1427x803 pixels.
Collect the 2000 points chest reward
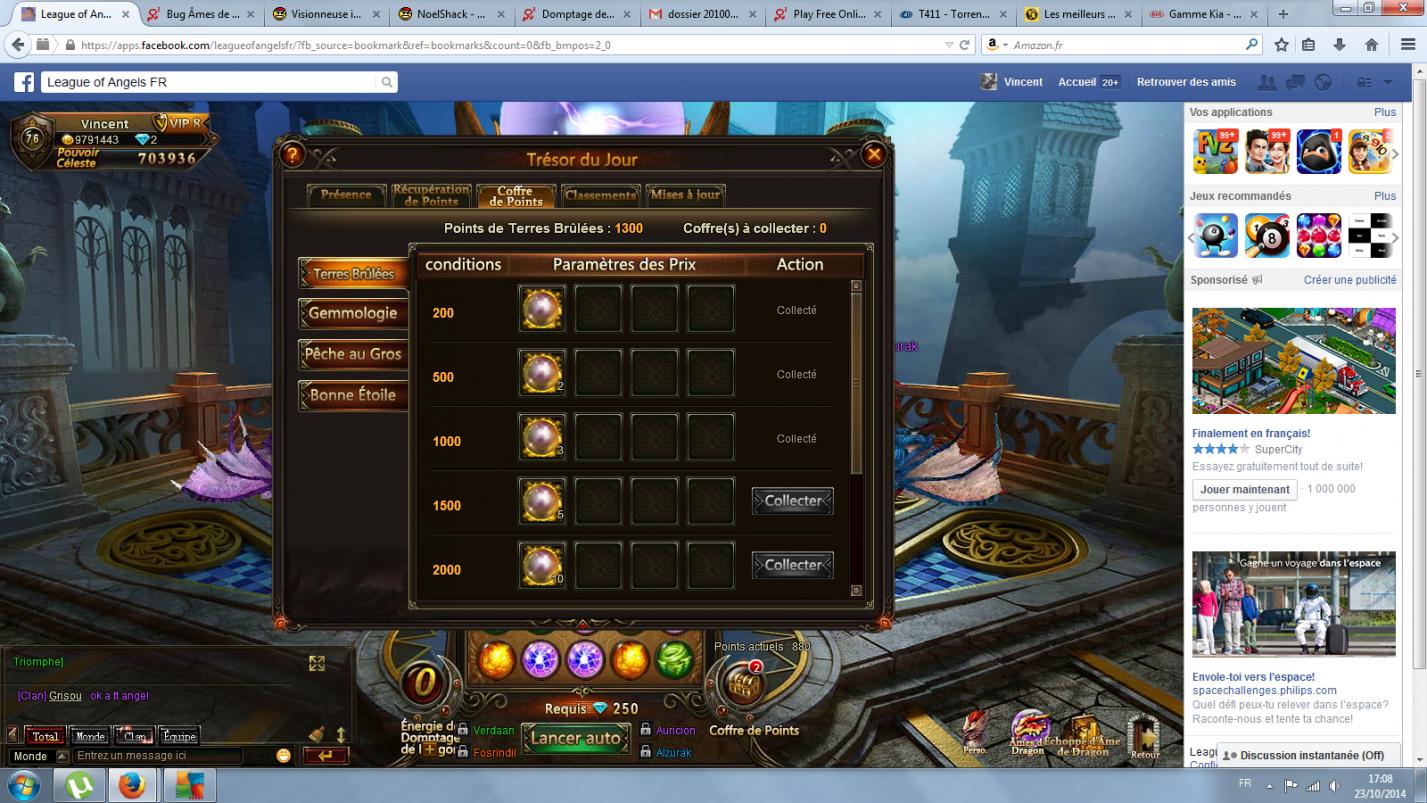[x=792, y=565]
